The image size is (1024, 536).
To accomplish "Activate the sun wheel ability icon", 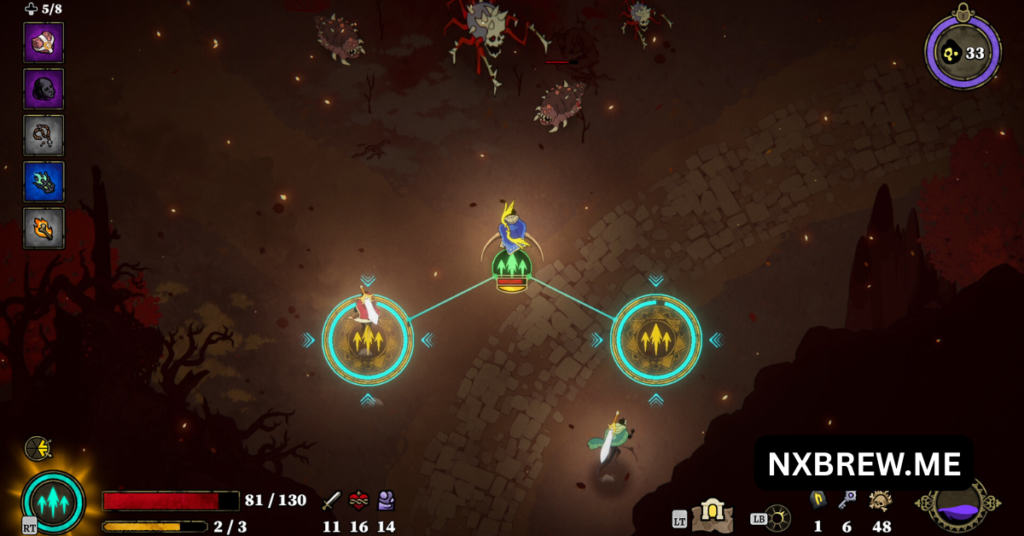I will point(777,517).
